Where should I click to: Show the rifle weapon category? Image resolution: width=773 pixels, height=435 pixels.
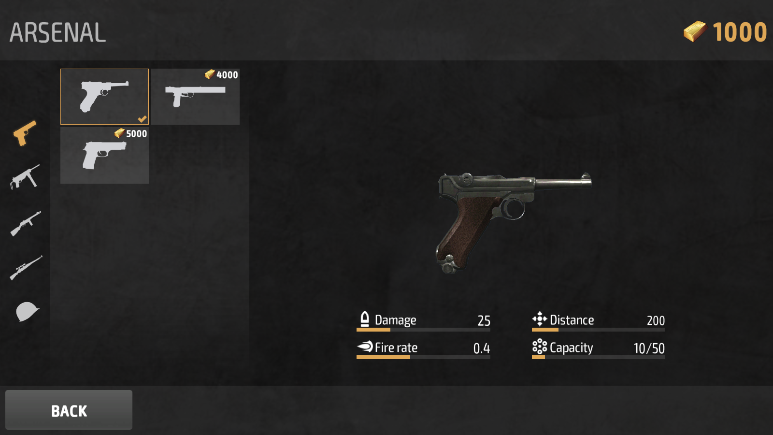point(25,222)
